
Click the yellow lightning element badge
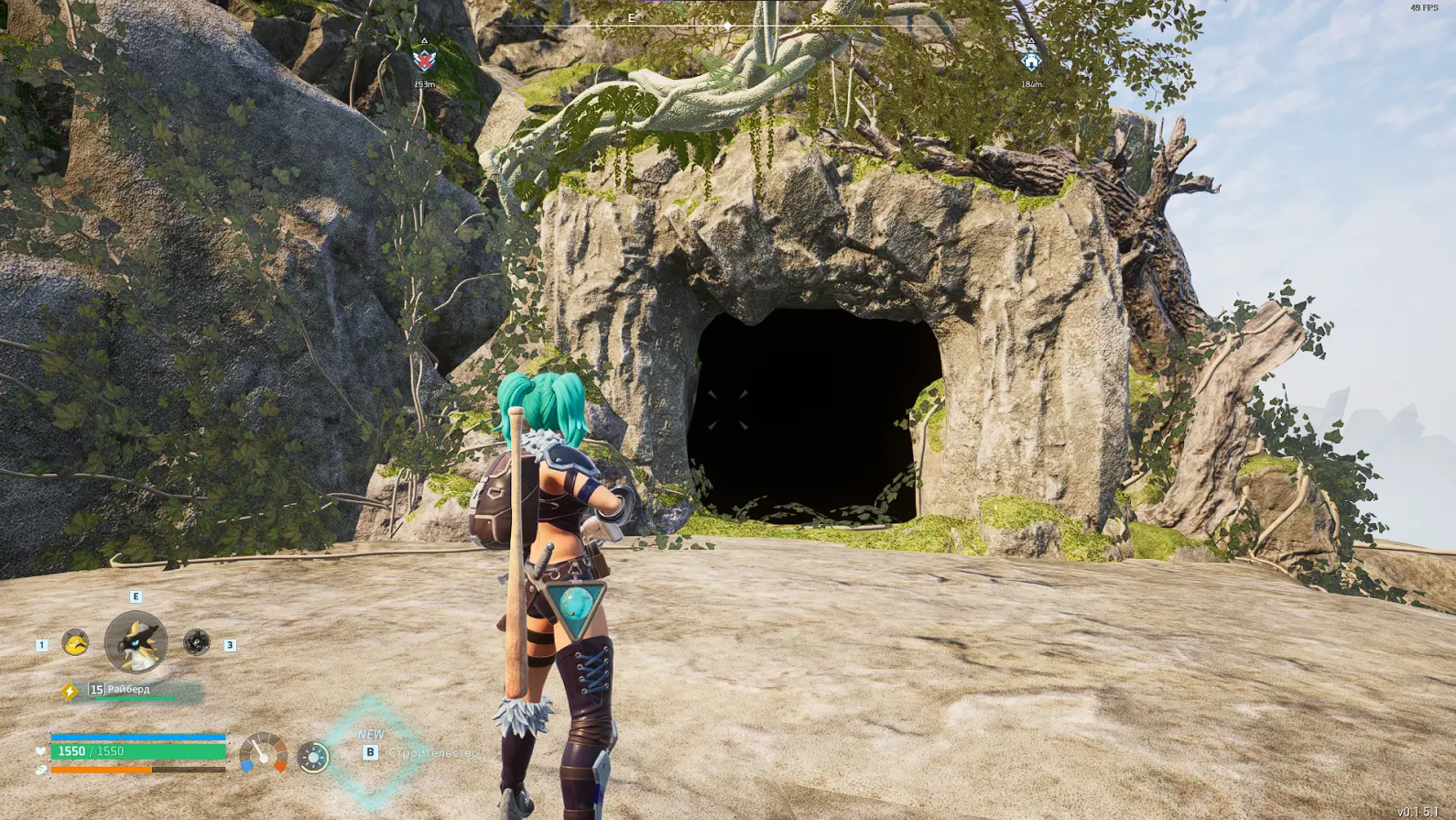pyautogui.click(x=70, y=691)
